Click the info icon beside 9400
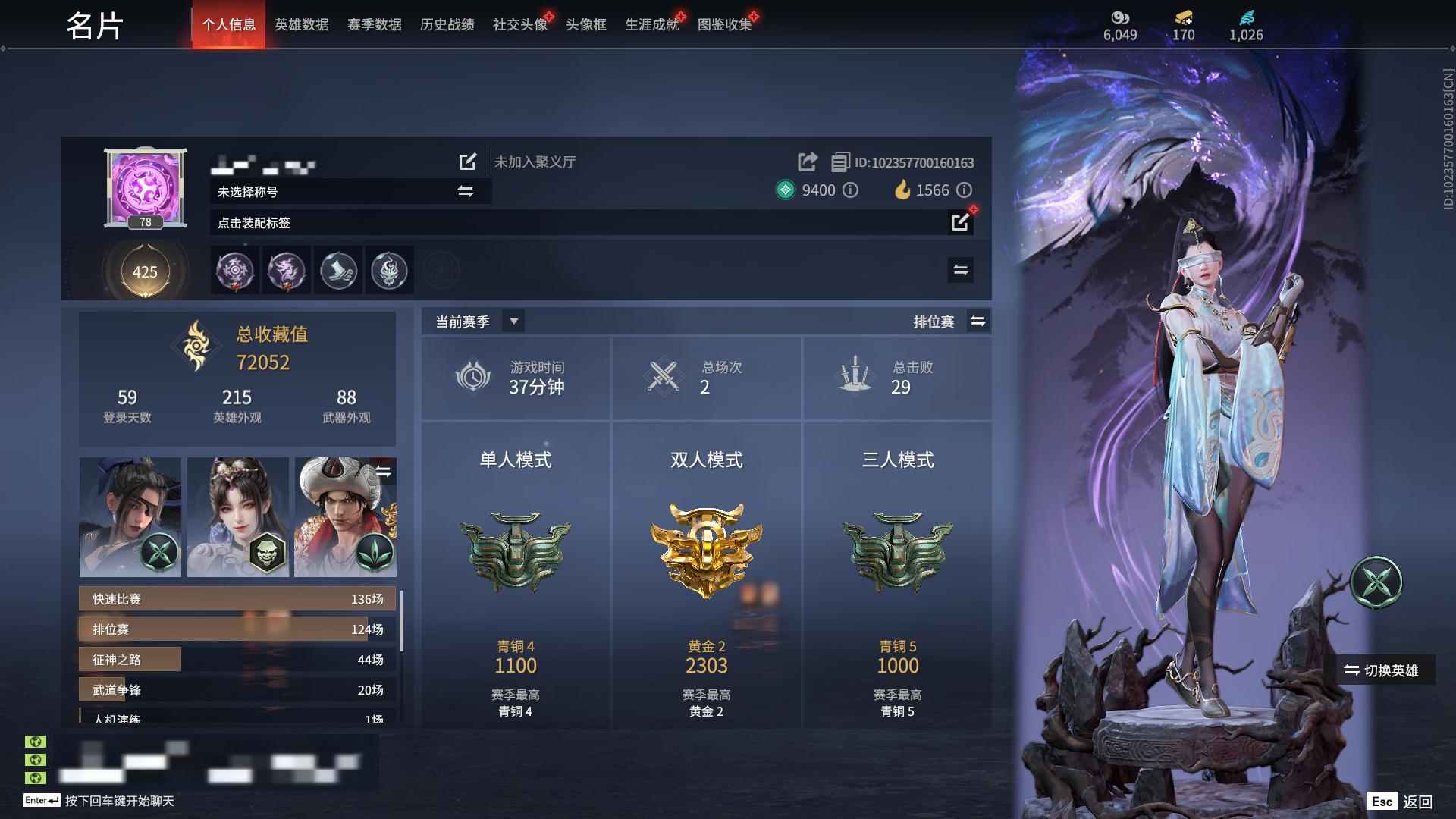This screenshot has width=1456, height=819. 849,190
